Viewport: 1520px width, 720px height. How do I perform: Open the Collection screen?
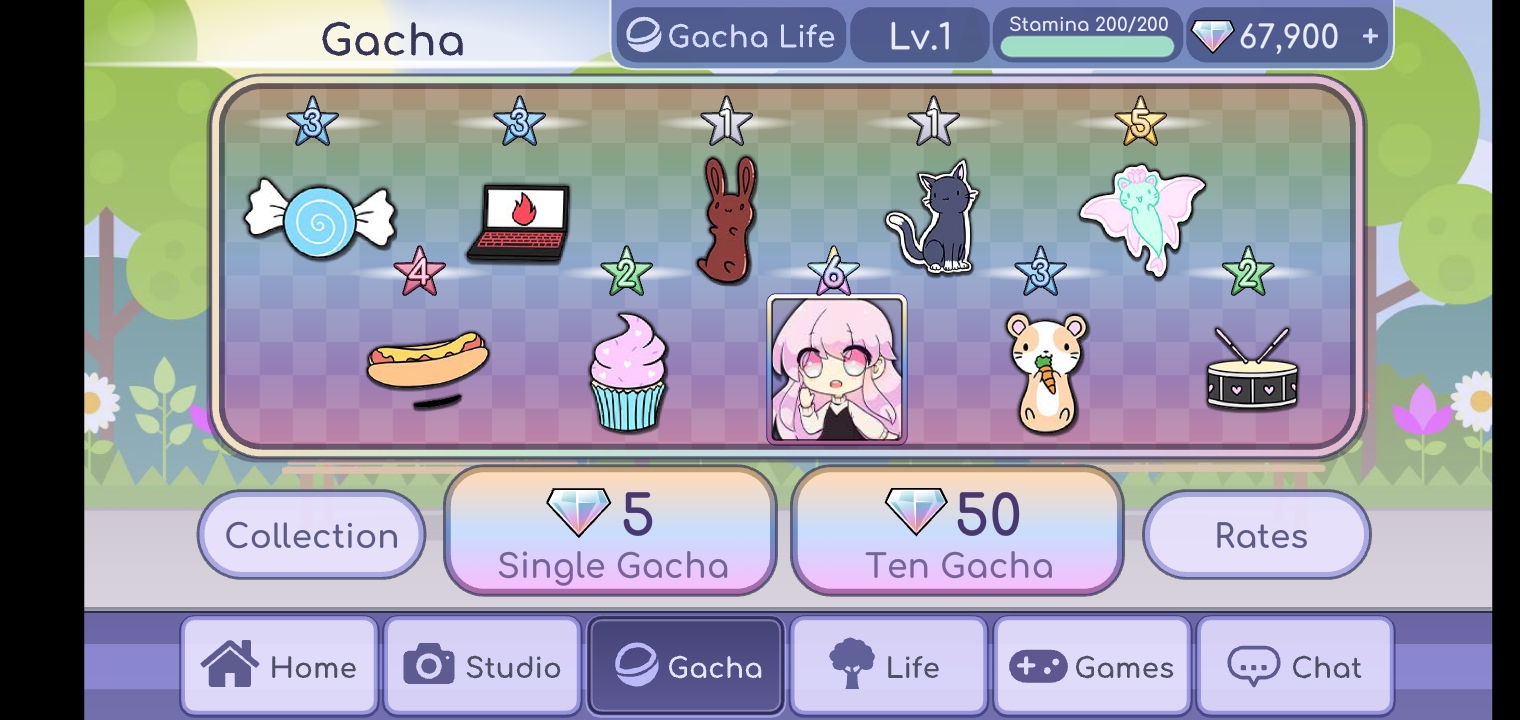[311, 535]
